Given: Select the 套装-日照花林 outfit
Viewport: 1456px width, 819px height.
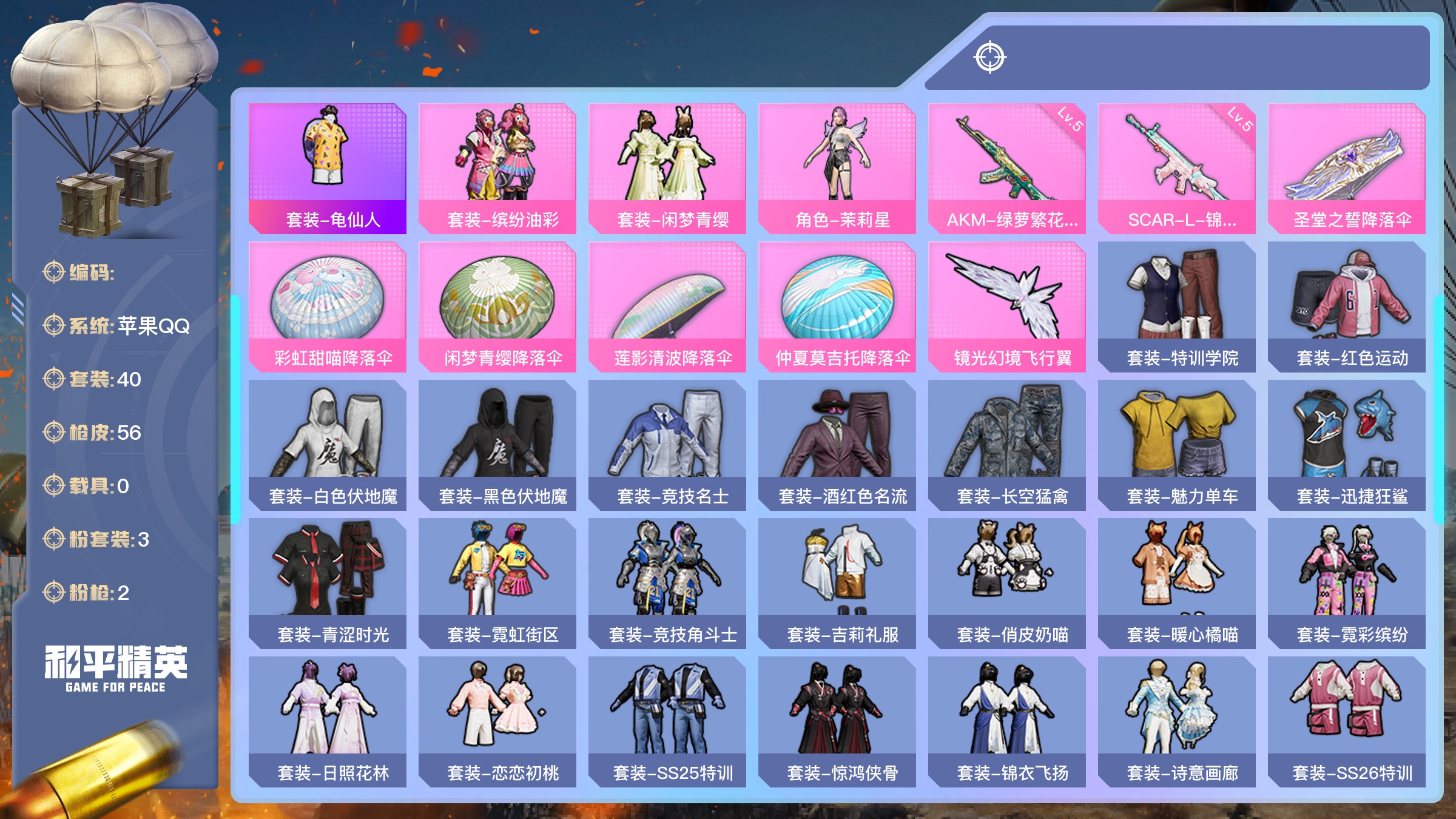Looking at the screenshot, I should click(x=328, y=721).
